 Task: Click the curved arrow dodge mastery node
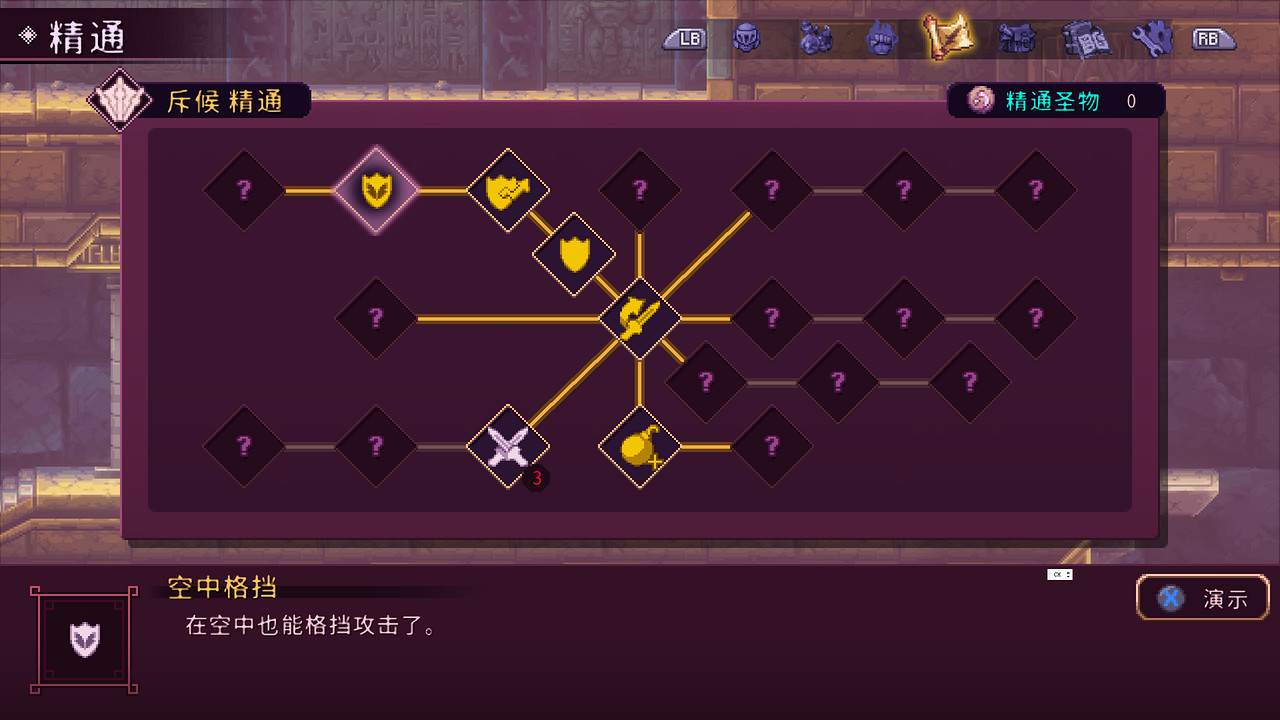click(641, 320)
